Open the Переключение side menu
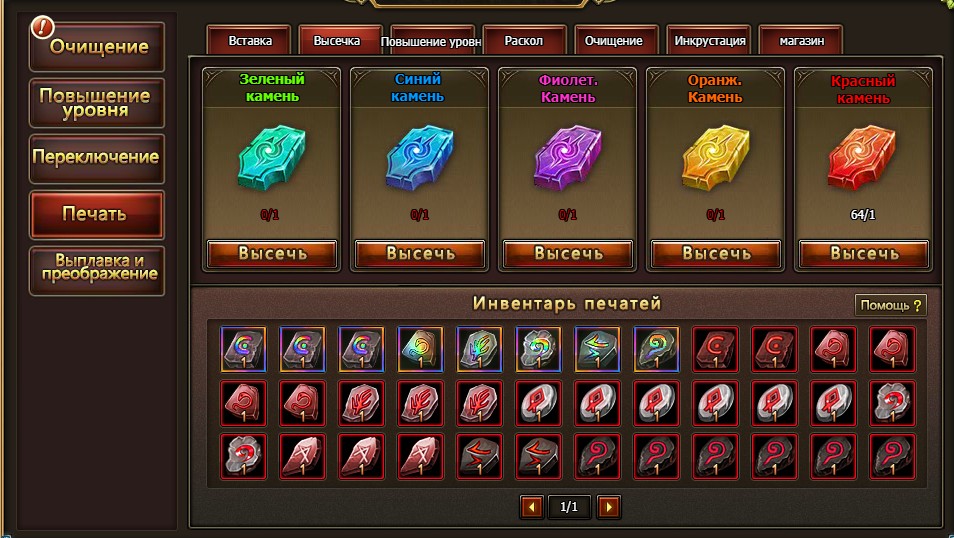 click(96, 158)
